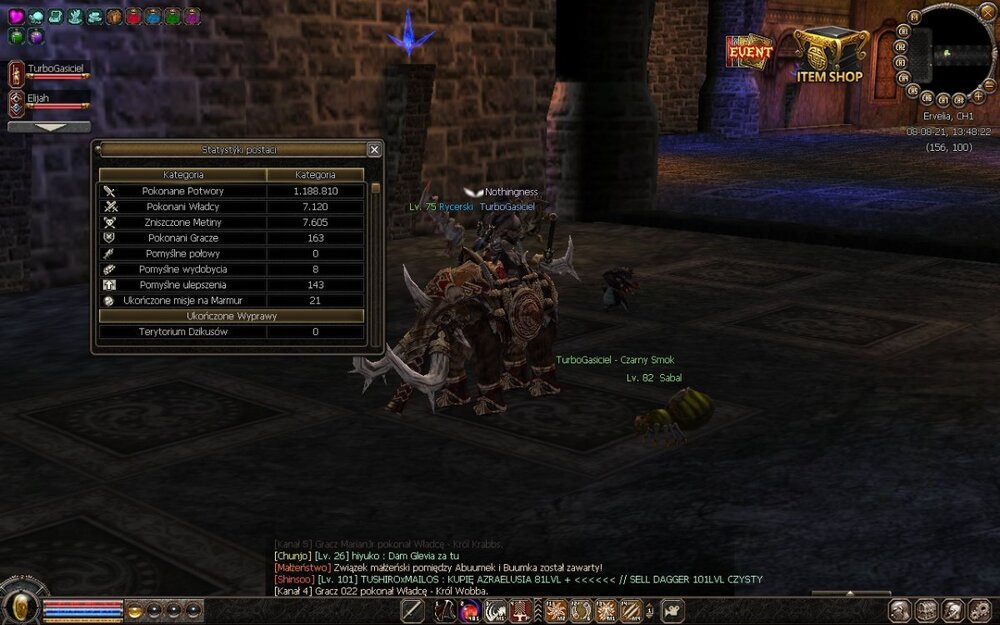This screenshot has height=625, width=1000.
Task: Click the statistics window scrollbar
Action: 375,260
